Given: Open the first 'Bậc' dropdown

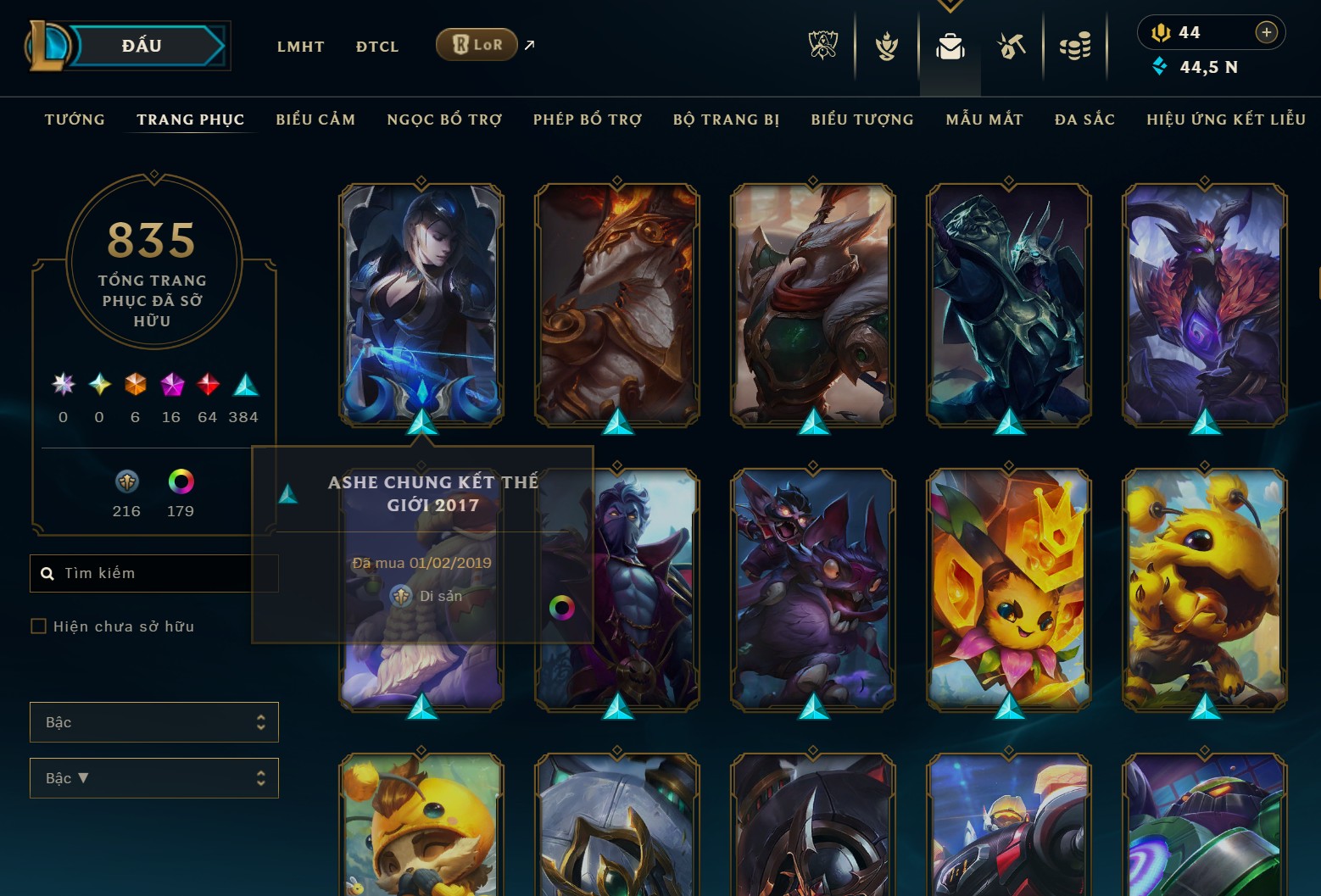Looking at the screenshot, I should 153,721.
